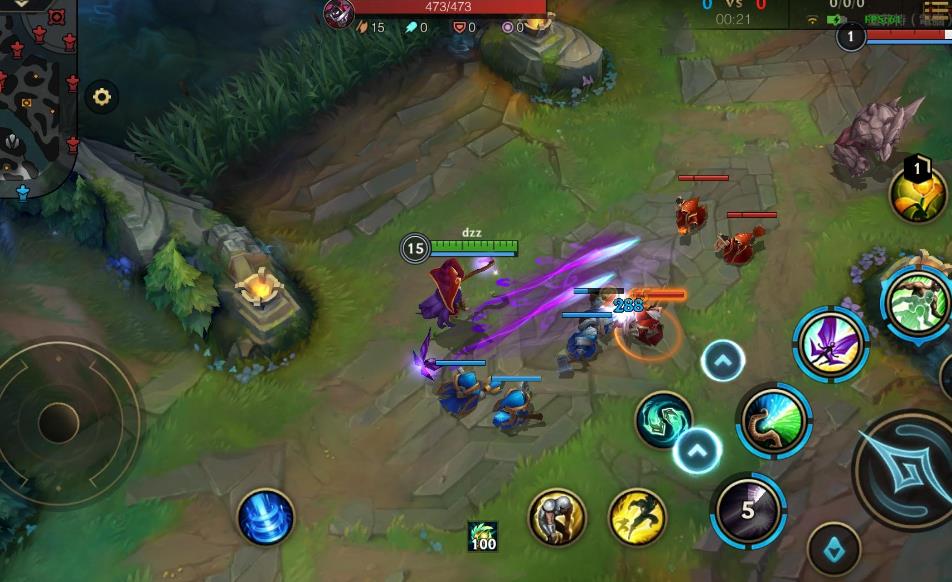952x582 pixels.
Task: Click the small green plant buff icon showing 100
Action: [483, 536]
